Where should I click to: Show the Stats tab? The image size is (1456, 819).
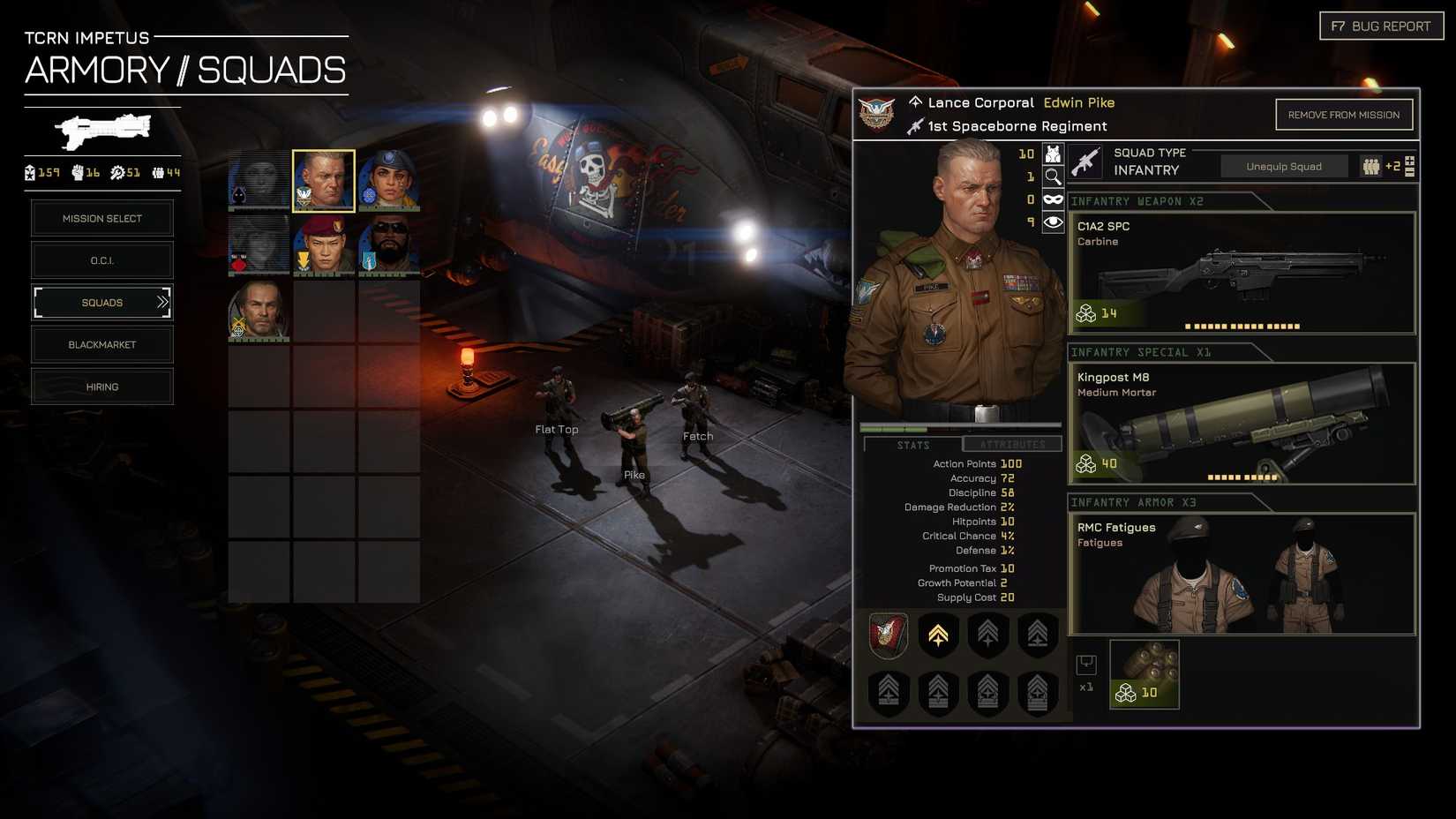[x=913, y=445]
